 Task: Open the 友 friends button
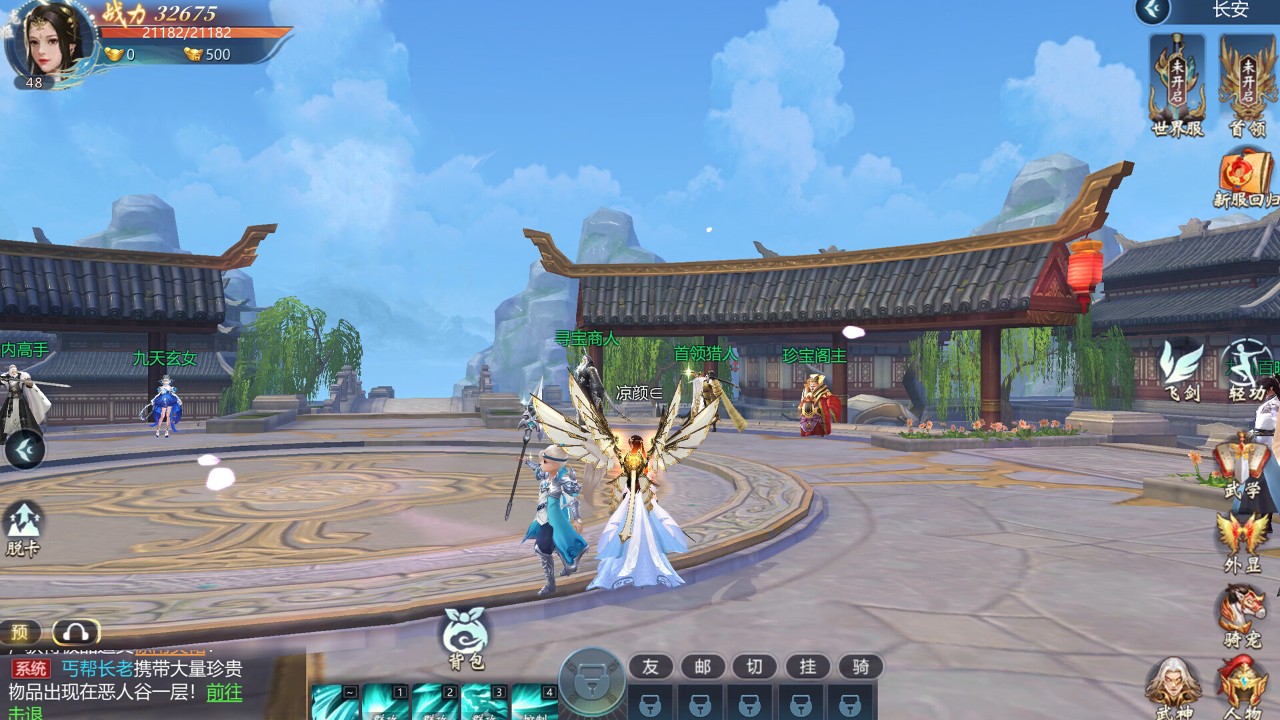tap(651, 667)
